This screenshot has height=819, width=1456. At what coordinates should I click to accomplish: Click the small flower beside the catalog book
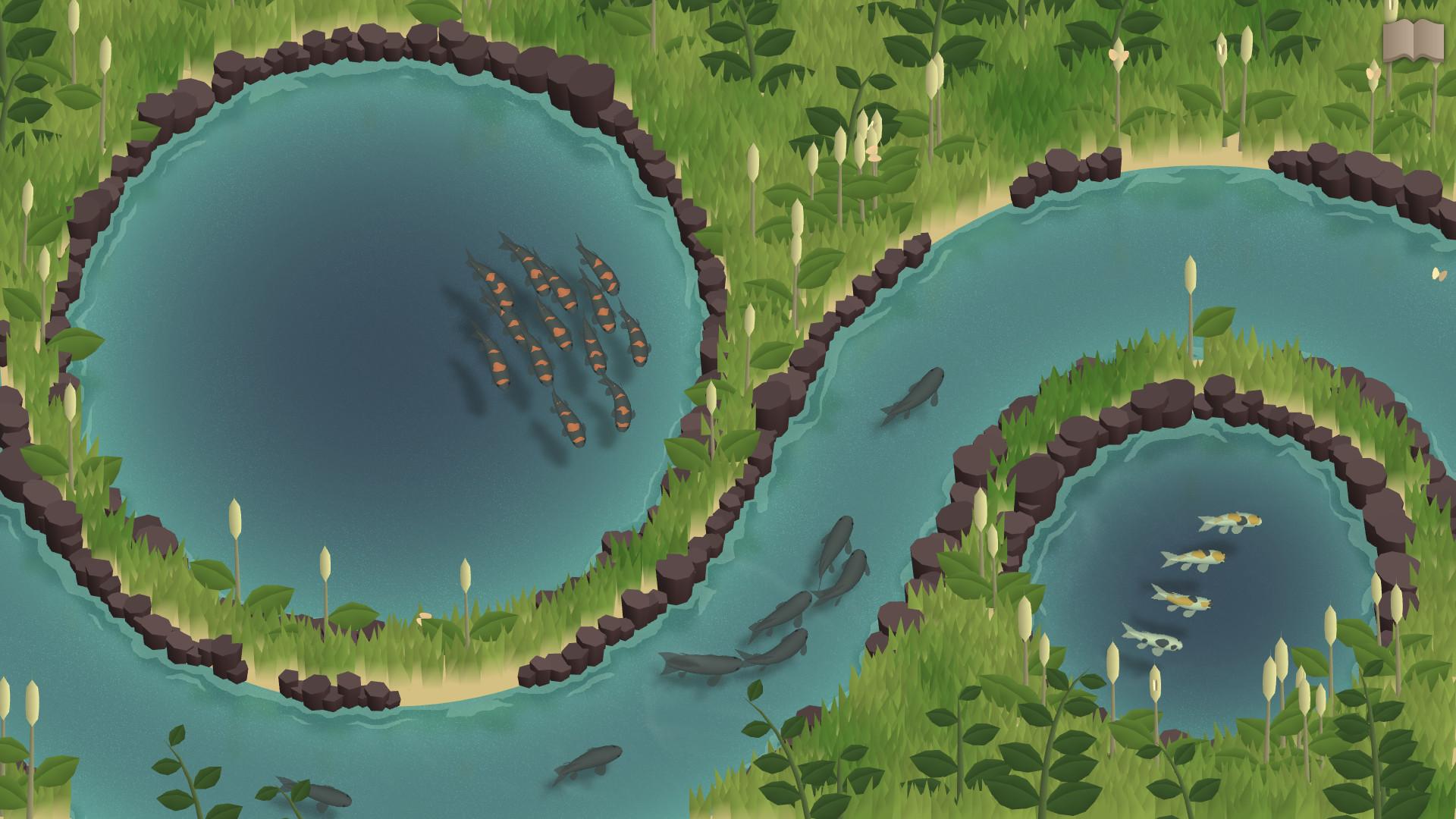[1373, 72]
